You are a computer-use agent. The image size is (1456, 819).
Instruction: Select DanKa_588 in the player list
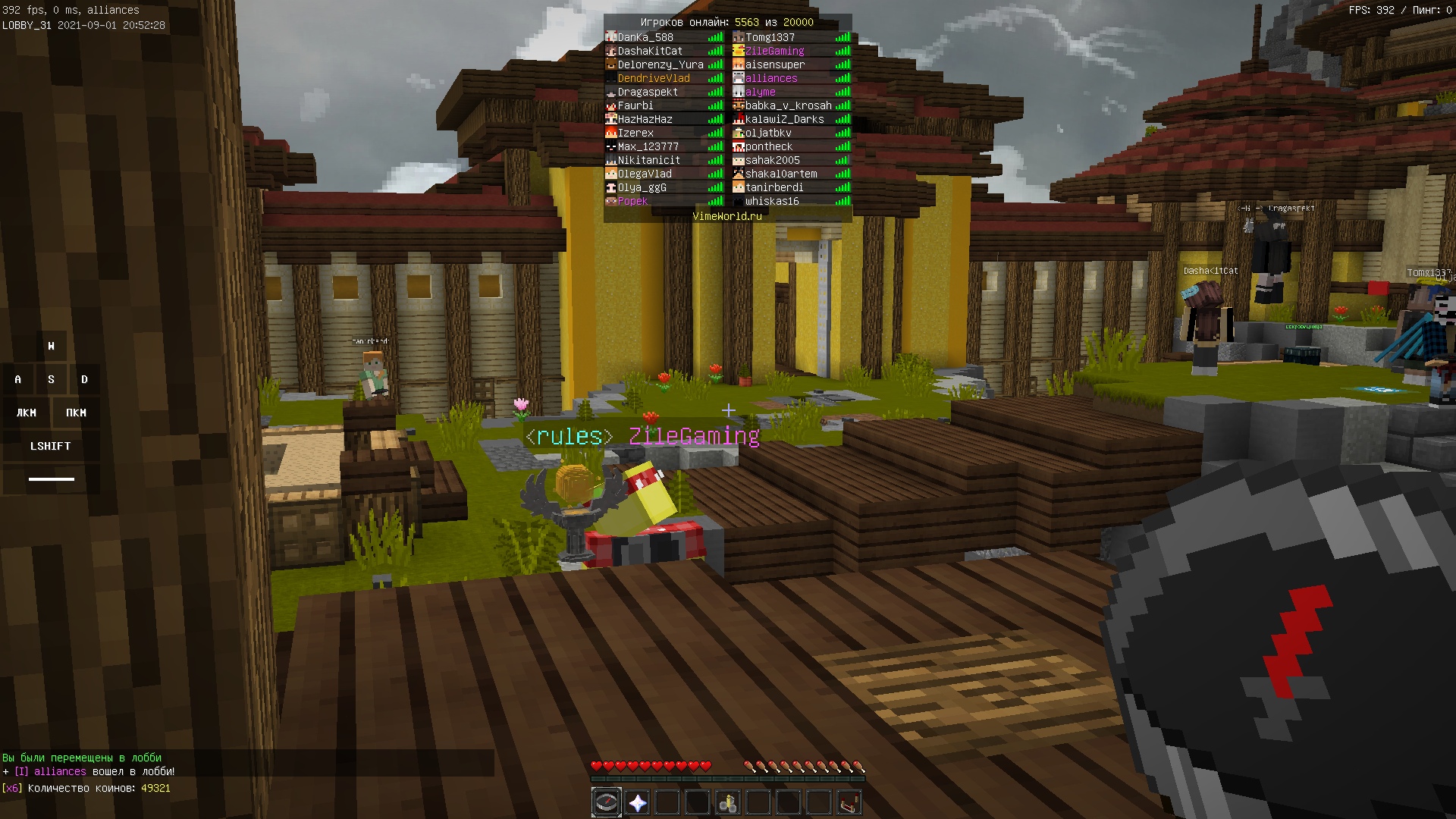click(645, 37)
